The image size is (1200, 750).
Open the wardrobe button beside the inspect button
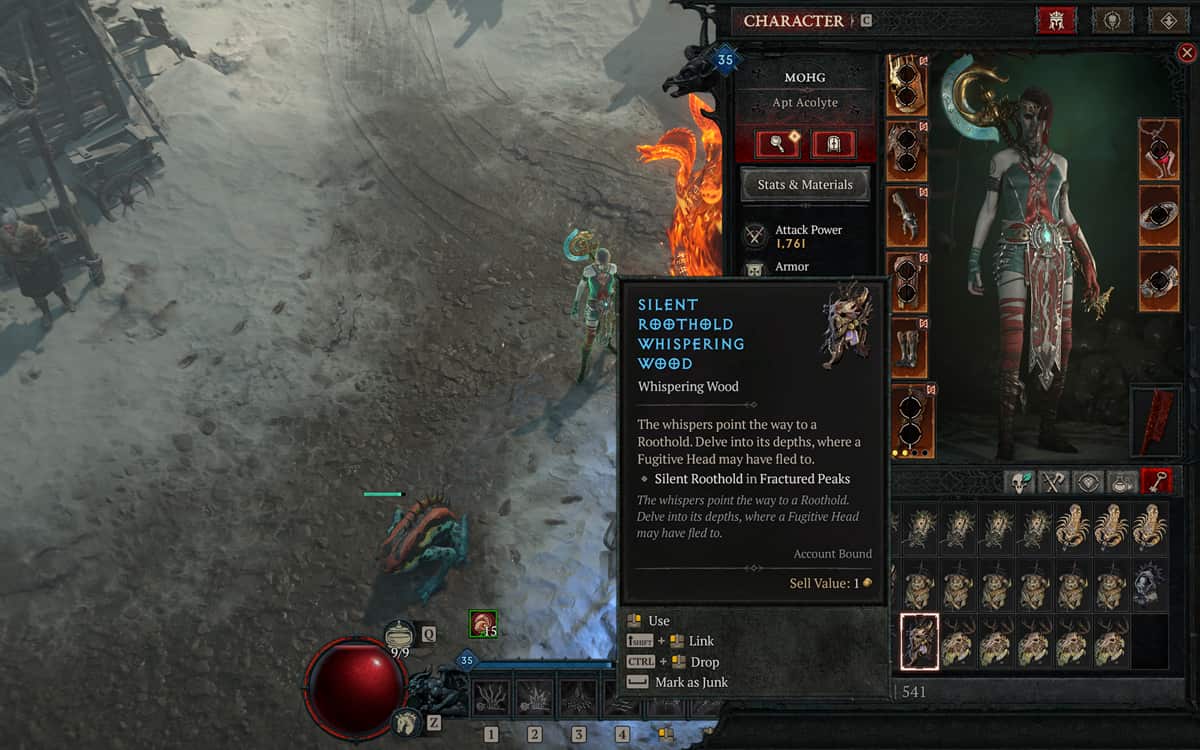click(x=832, y=145)
